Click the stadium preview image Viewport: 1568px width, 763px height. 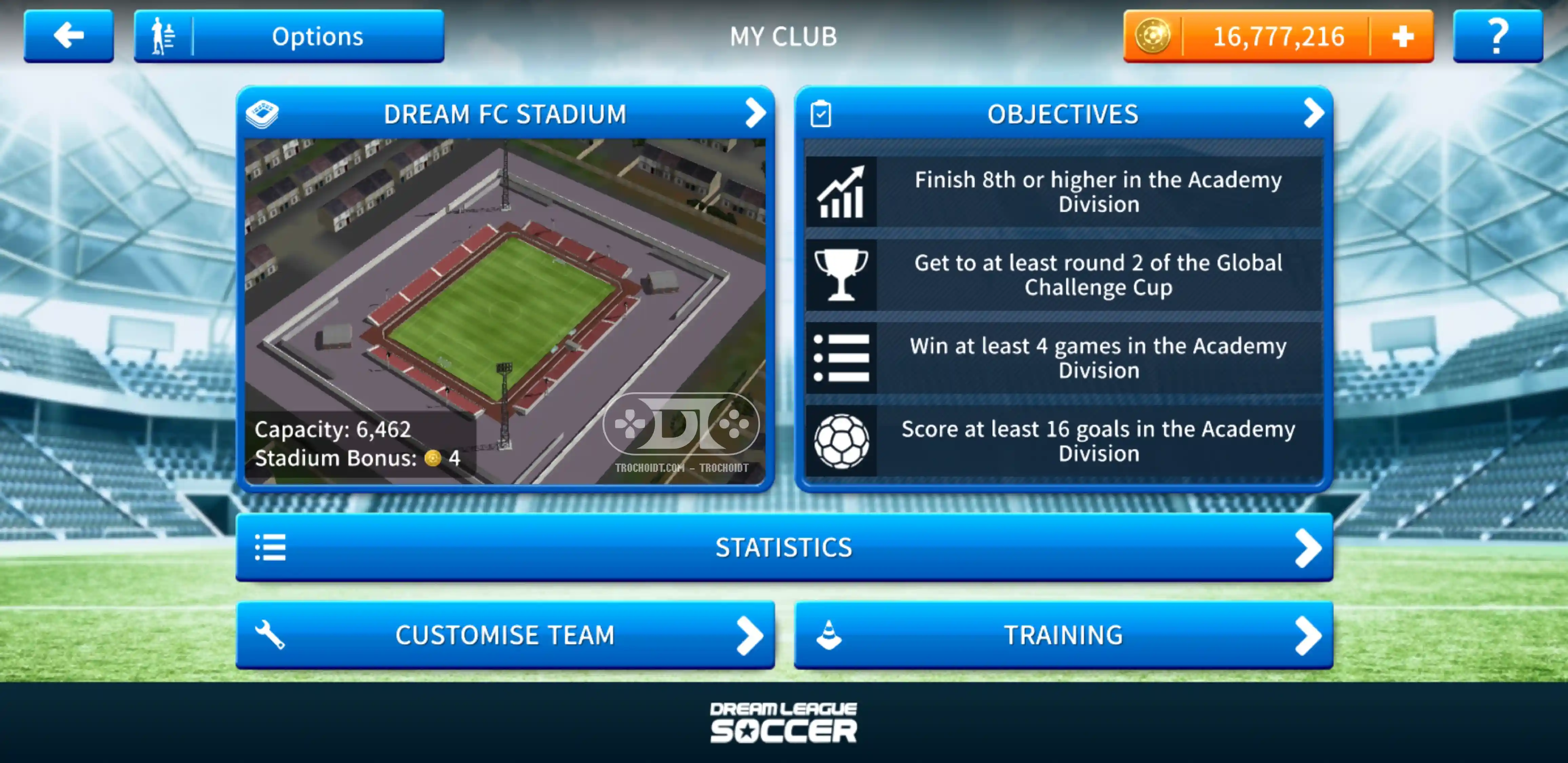tap(505, 292)
